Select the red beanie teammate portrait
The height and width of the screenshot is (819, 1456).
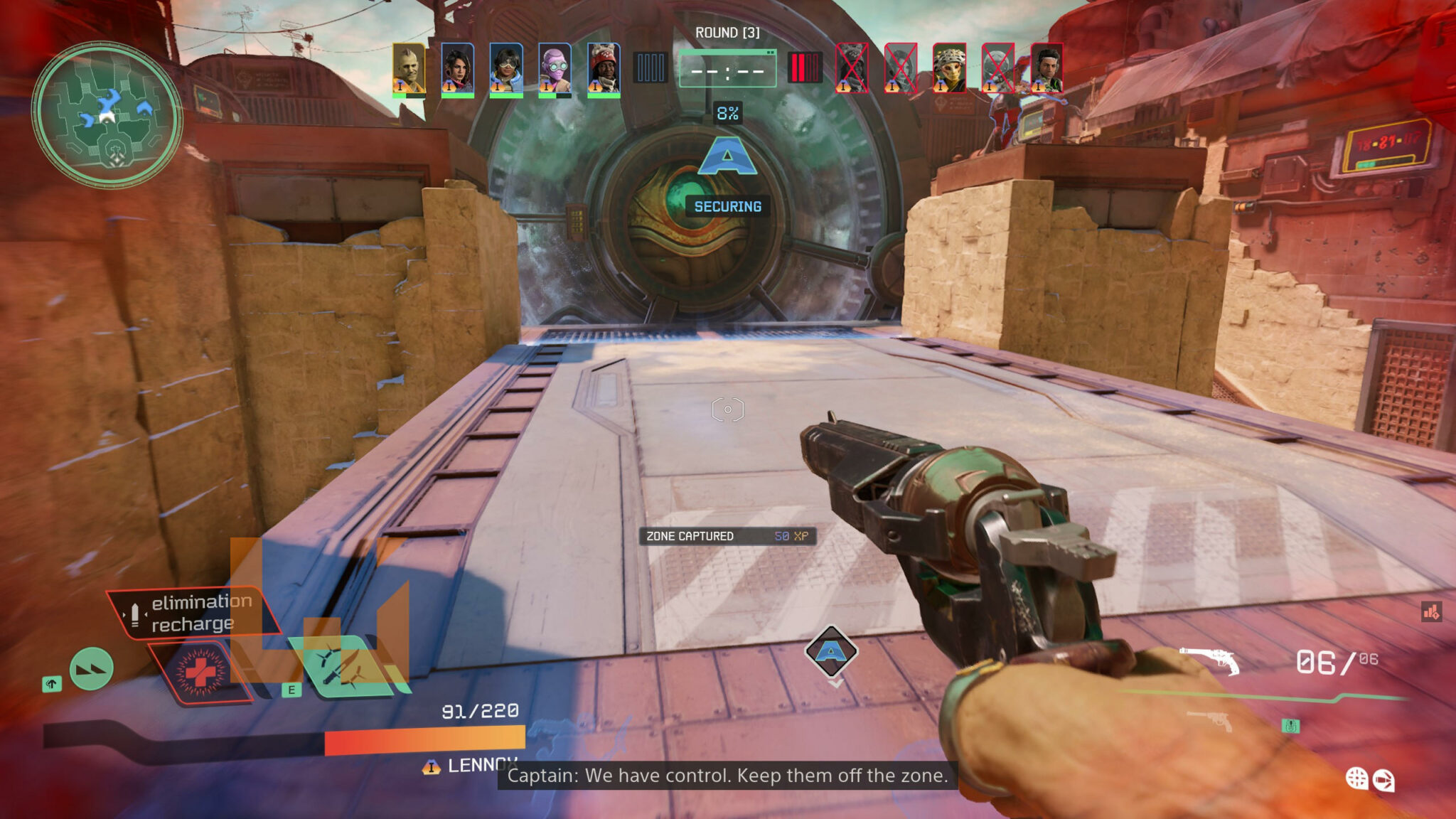coord(604,68)
